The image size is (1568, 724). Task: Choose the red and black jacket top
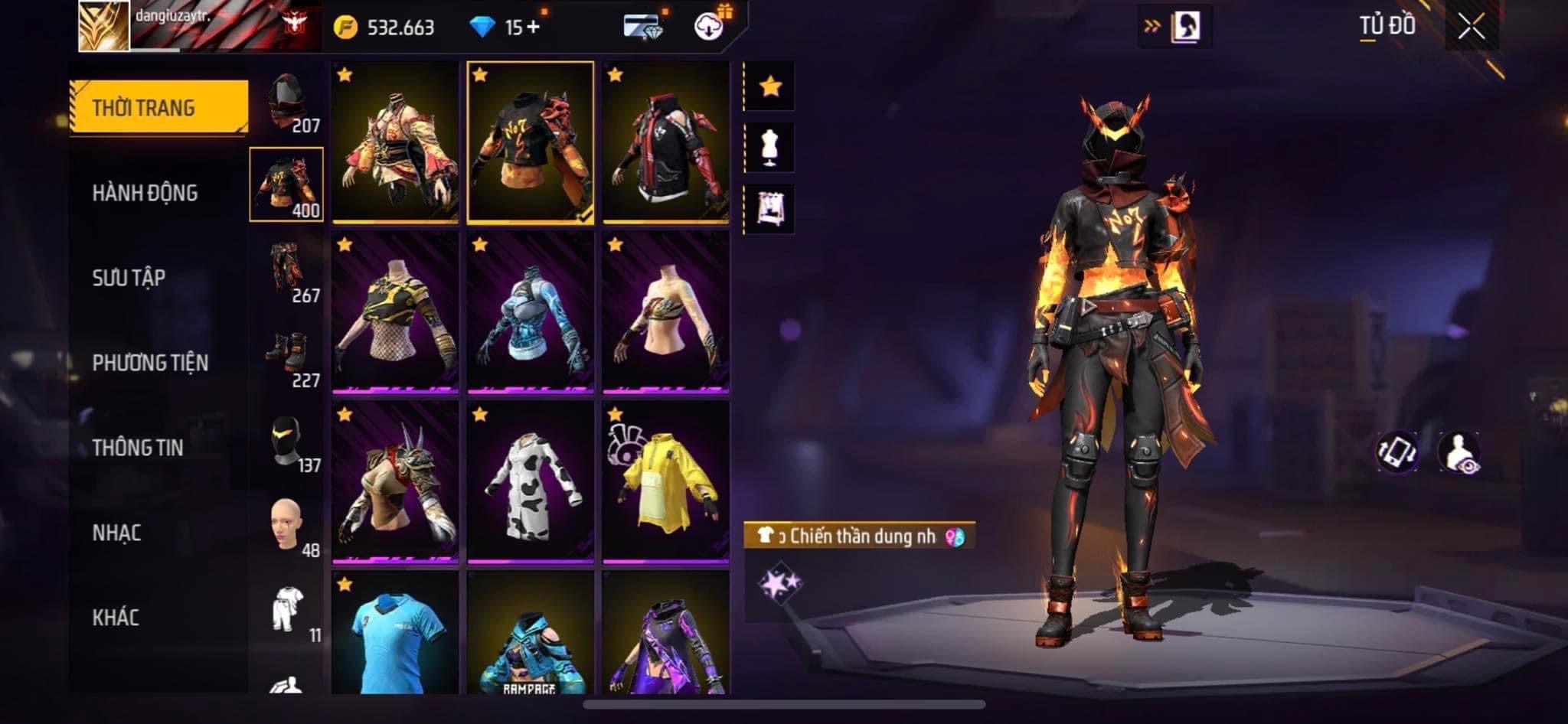coord(665,143)
